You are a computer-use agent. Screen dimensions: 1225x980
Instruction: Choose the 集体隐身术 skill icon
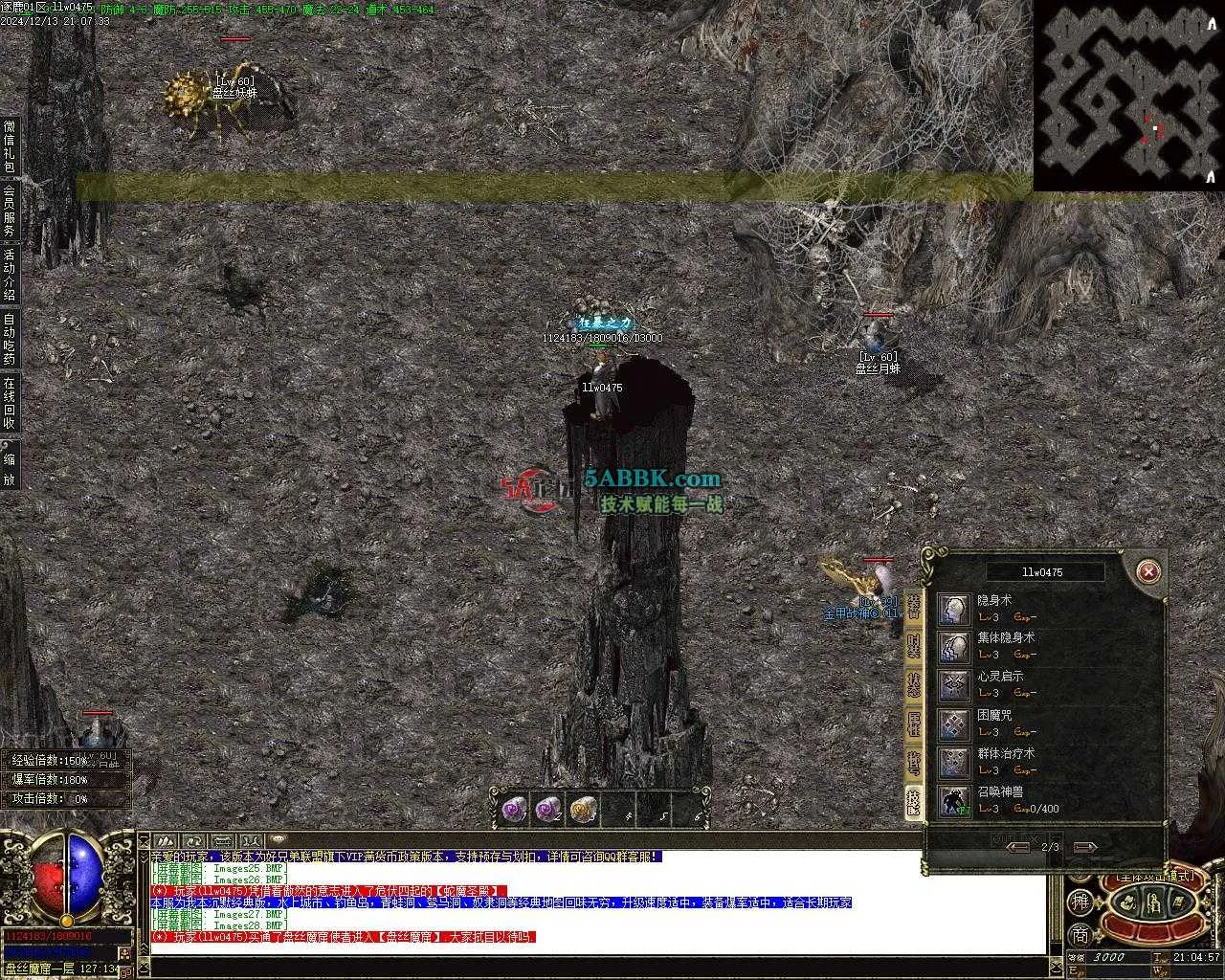coord(953,648)
